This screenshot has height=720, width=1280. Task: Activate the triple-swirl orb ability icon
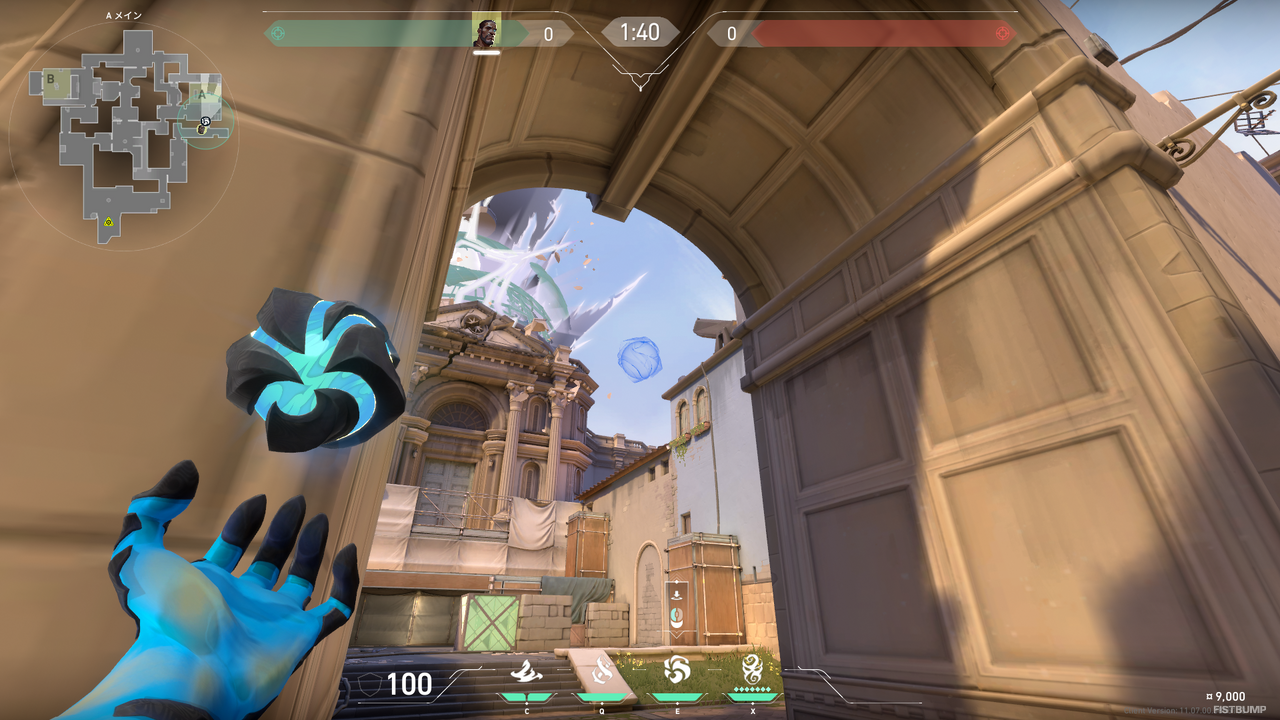coord(677,668)
